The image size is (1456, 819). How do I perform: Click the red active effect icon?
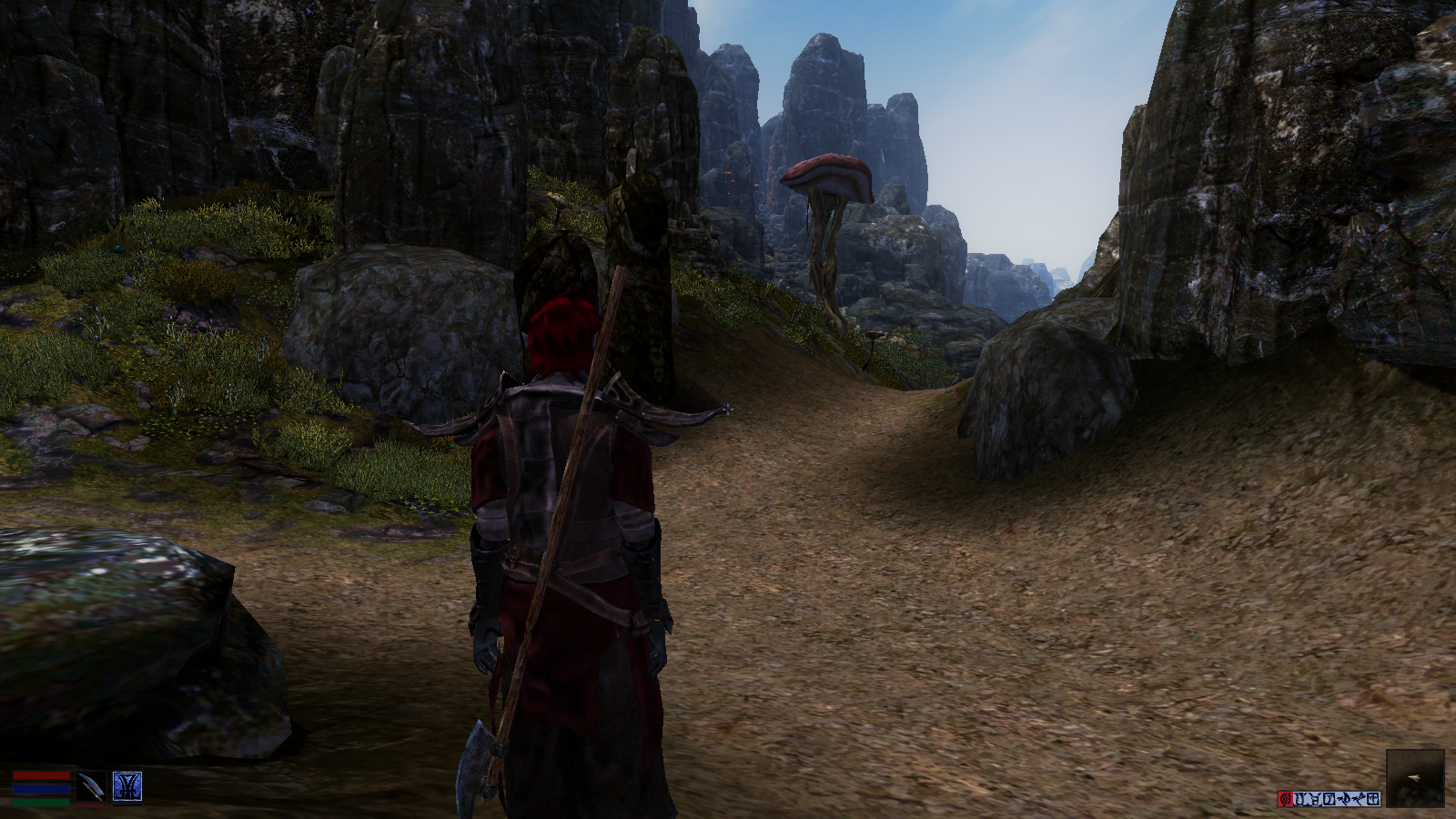tap(1286, 799)
